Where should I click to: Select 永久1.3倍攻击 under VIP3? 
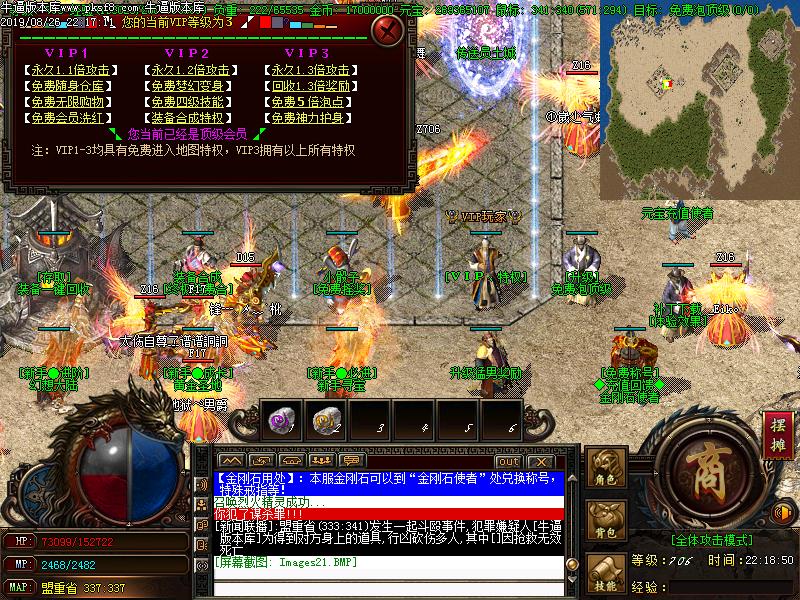(309, 71)
